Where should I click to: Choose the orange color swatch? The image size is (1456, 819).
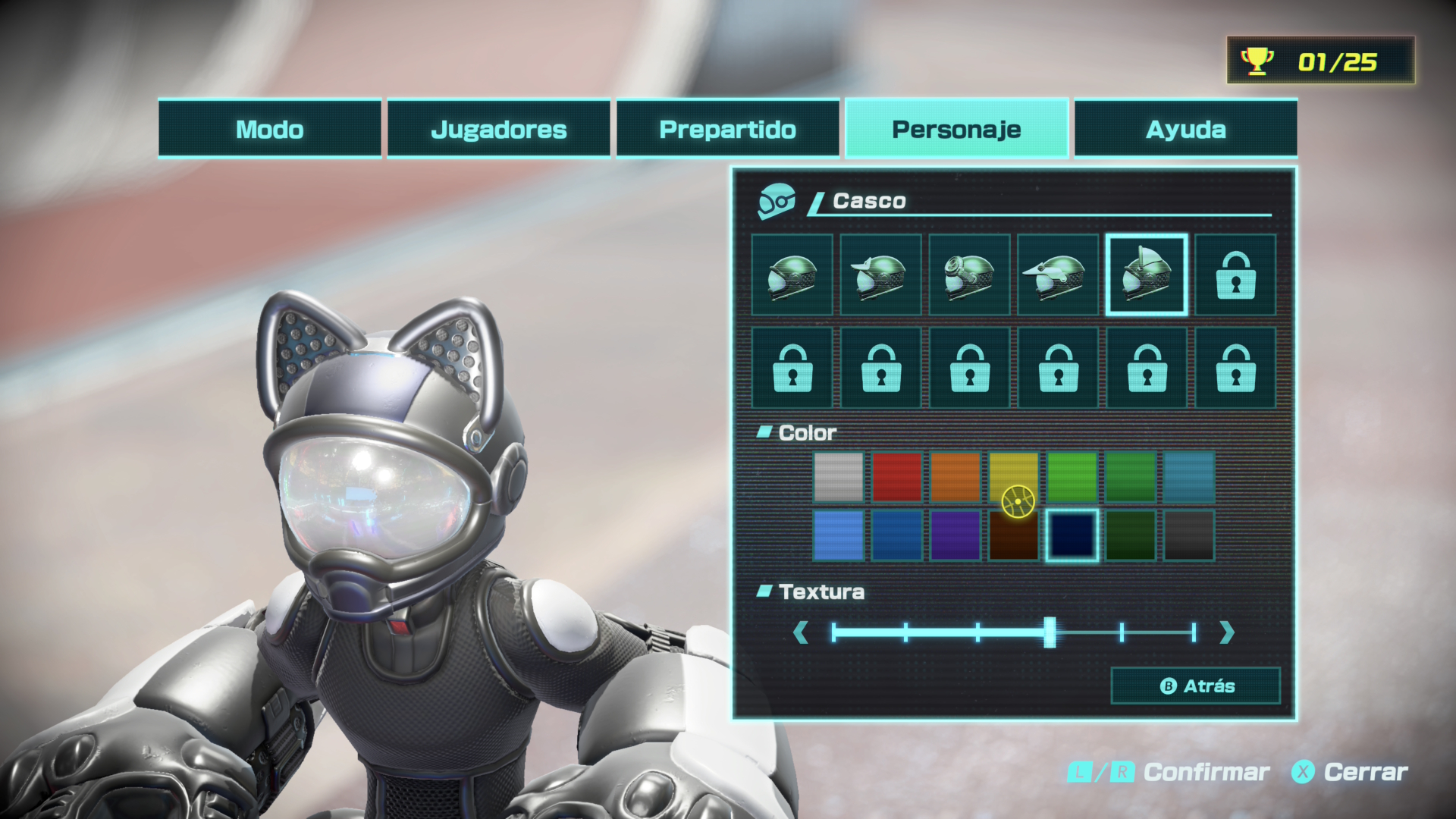(955, 478)
